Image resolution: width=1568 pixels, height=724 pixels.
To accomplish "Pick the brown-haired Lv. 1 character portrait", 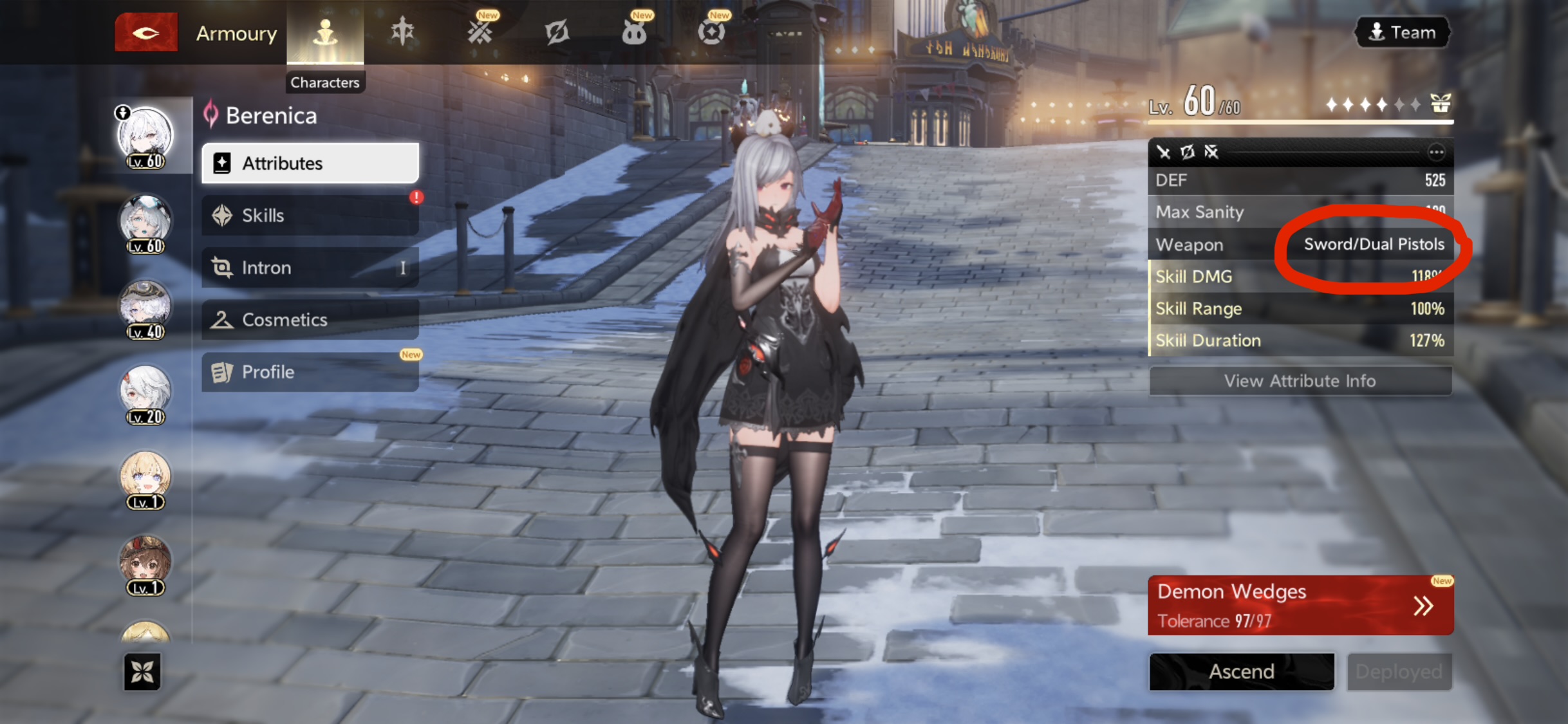I will (x=145, y=565).
